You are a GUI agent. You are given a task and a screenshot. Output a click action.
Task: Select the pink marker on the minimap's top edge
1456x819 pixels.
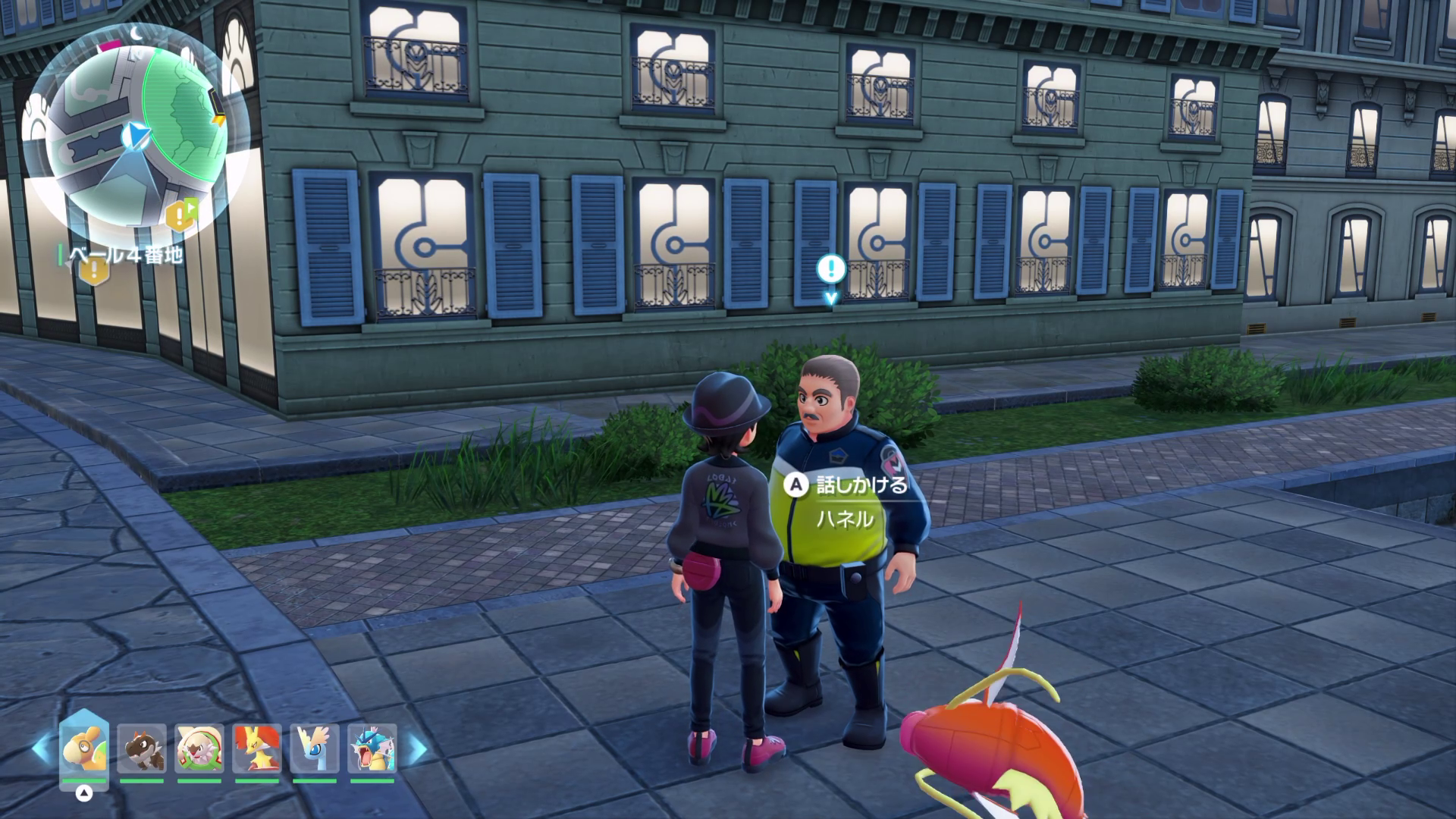111,47
